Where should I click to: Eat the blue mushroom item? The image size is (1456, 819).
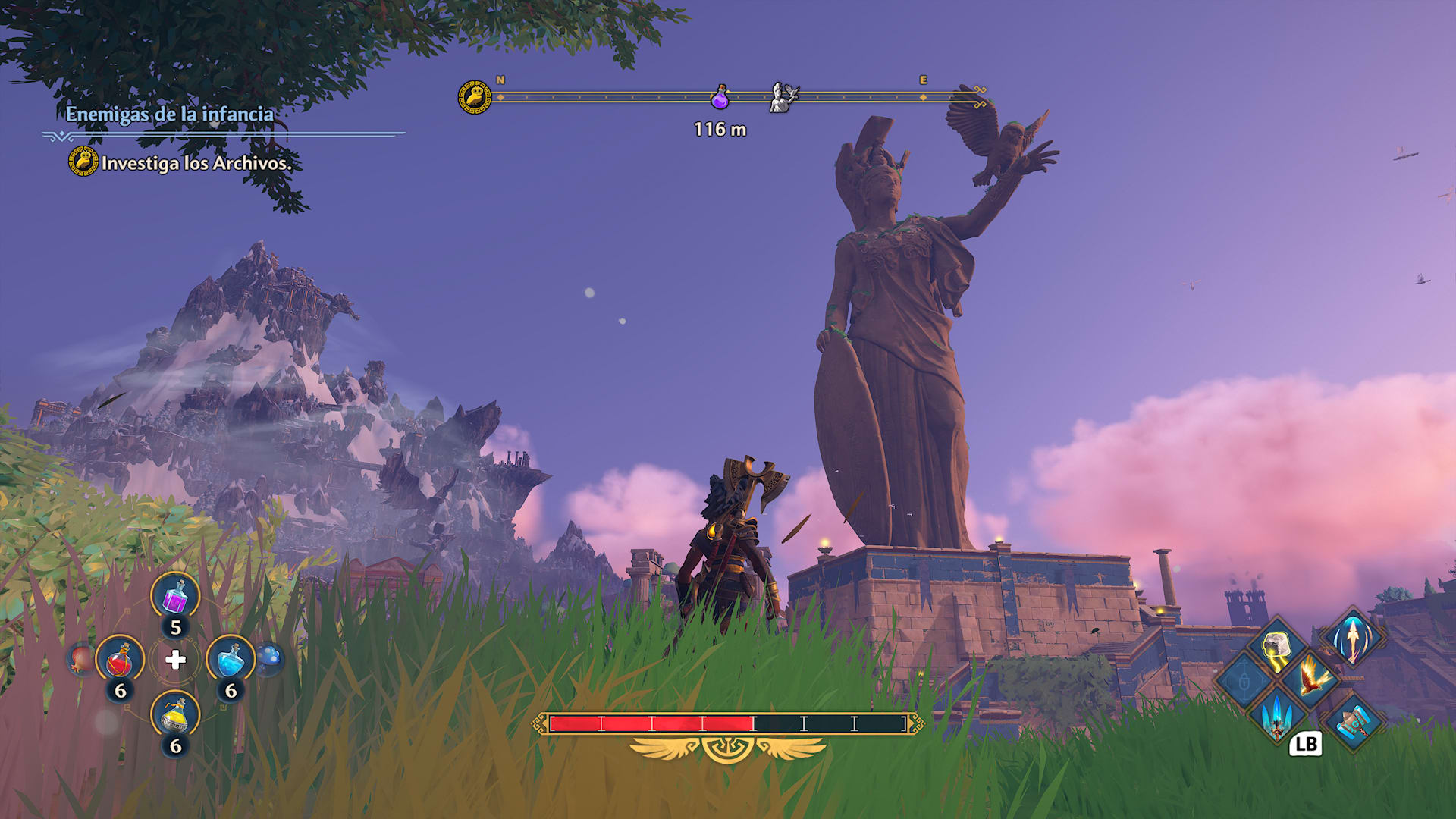click(x=270, y=657)
